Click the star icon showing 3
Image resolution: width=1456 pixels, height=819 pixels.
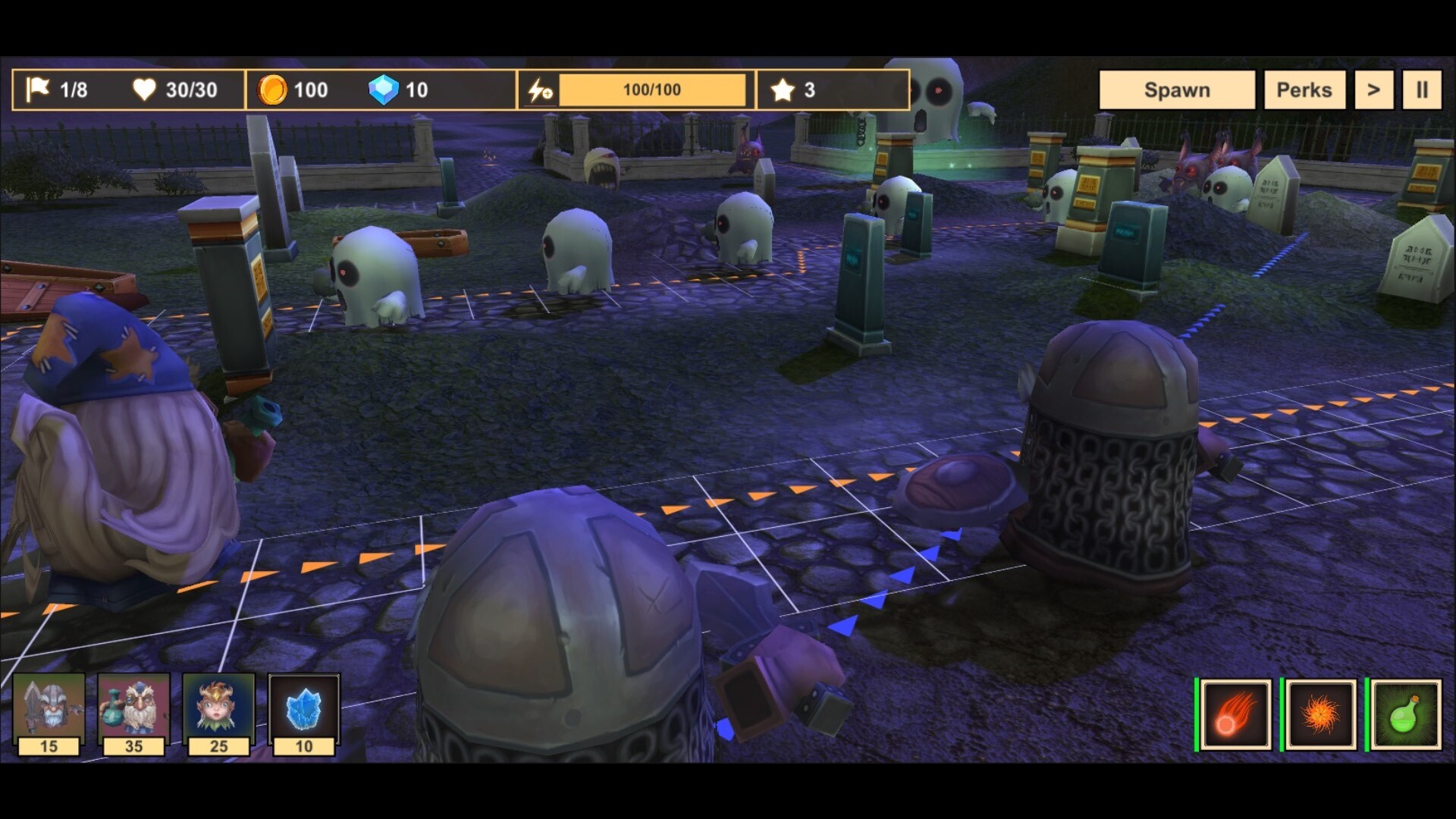coord(783,89)
